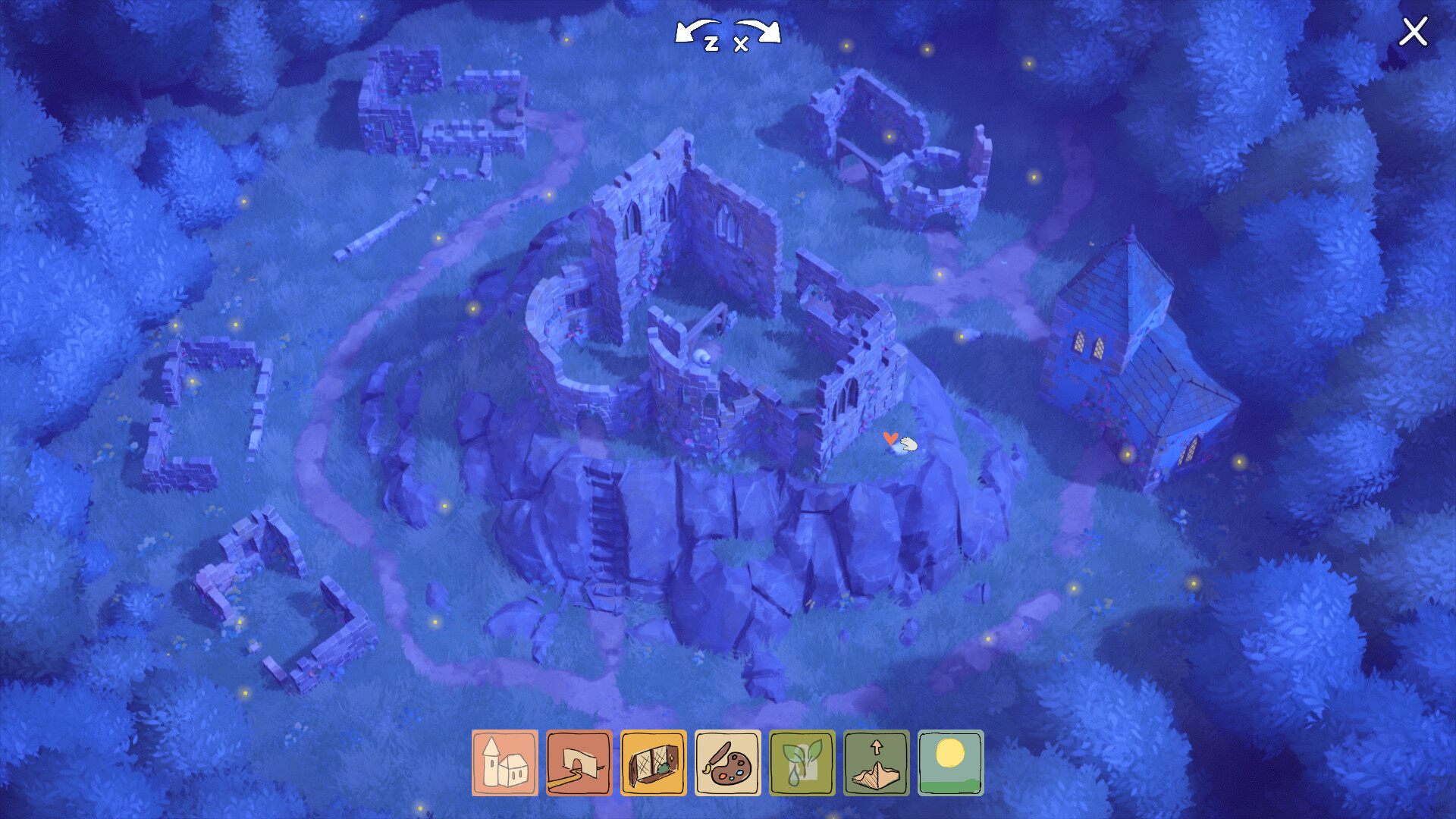Open the sky and time-of-day tool
The width and height of the screenshot is (1456, 819).
point(951,764)
